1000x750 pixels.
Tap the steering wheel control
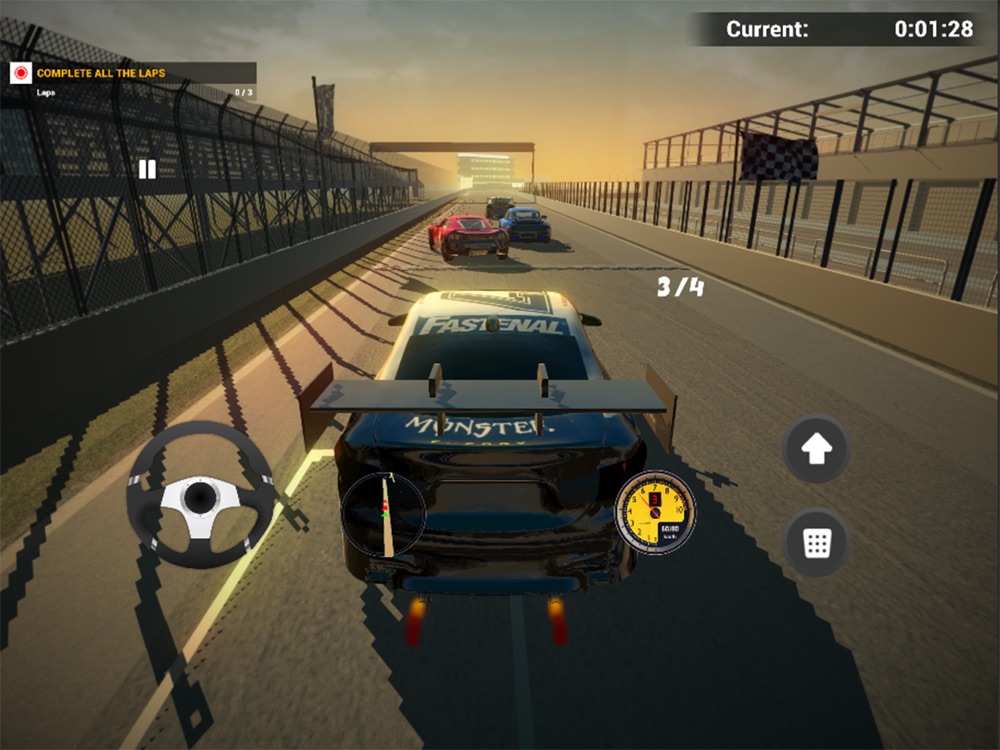pyautogui.click(x=201, y=495)
